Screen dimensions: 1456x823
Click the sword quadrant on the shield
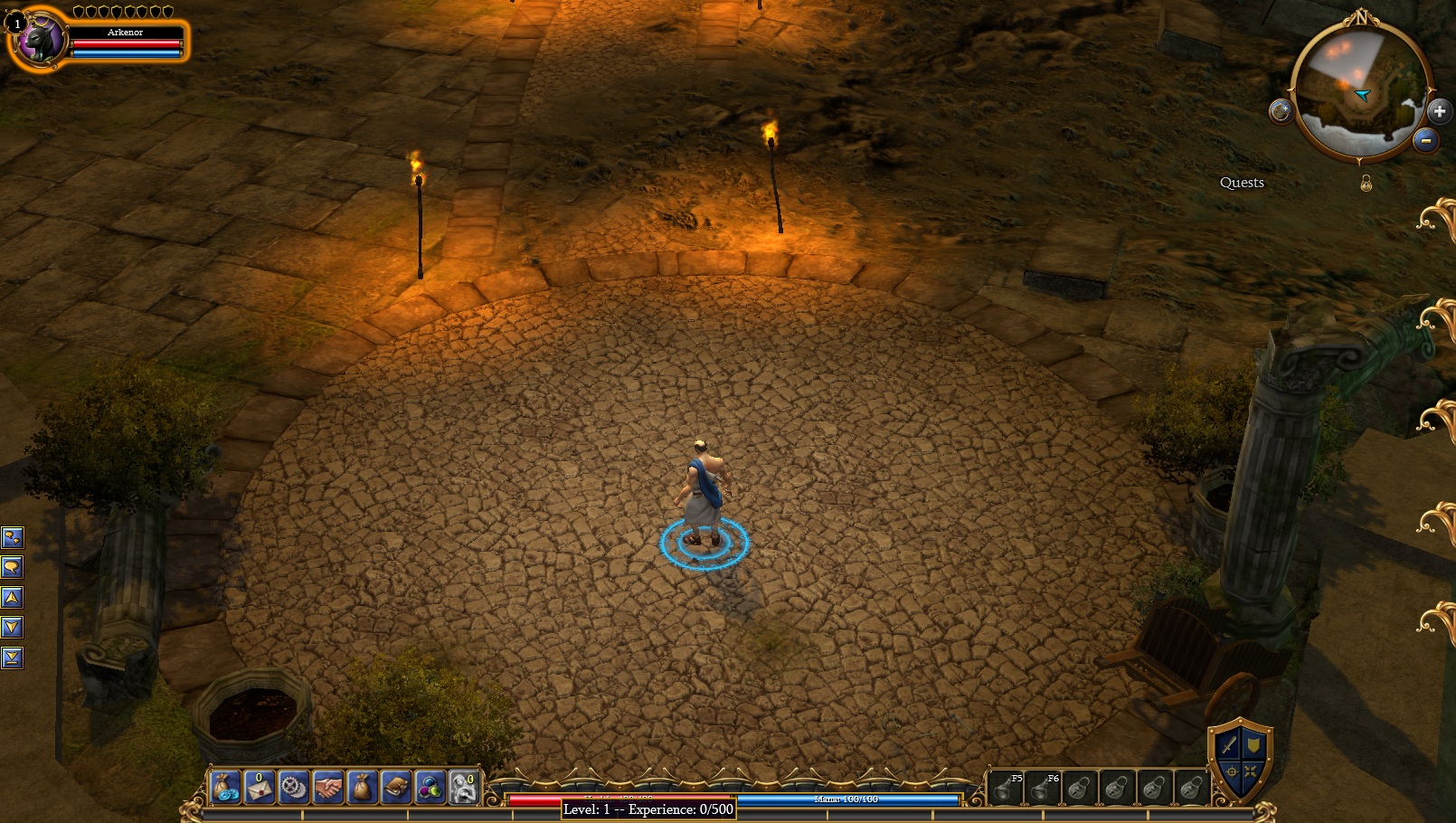1228,745
